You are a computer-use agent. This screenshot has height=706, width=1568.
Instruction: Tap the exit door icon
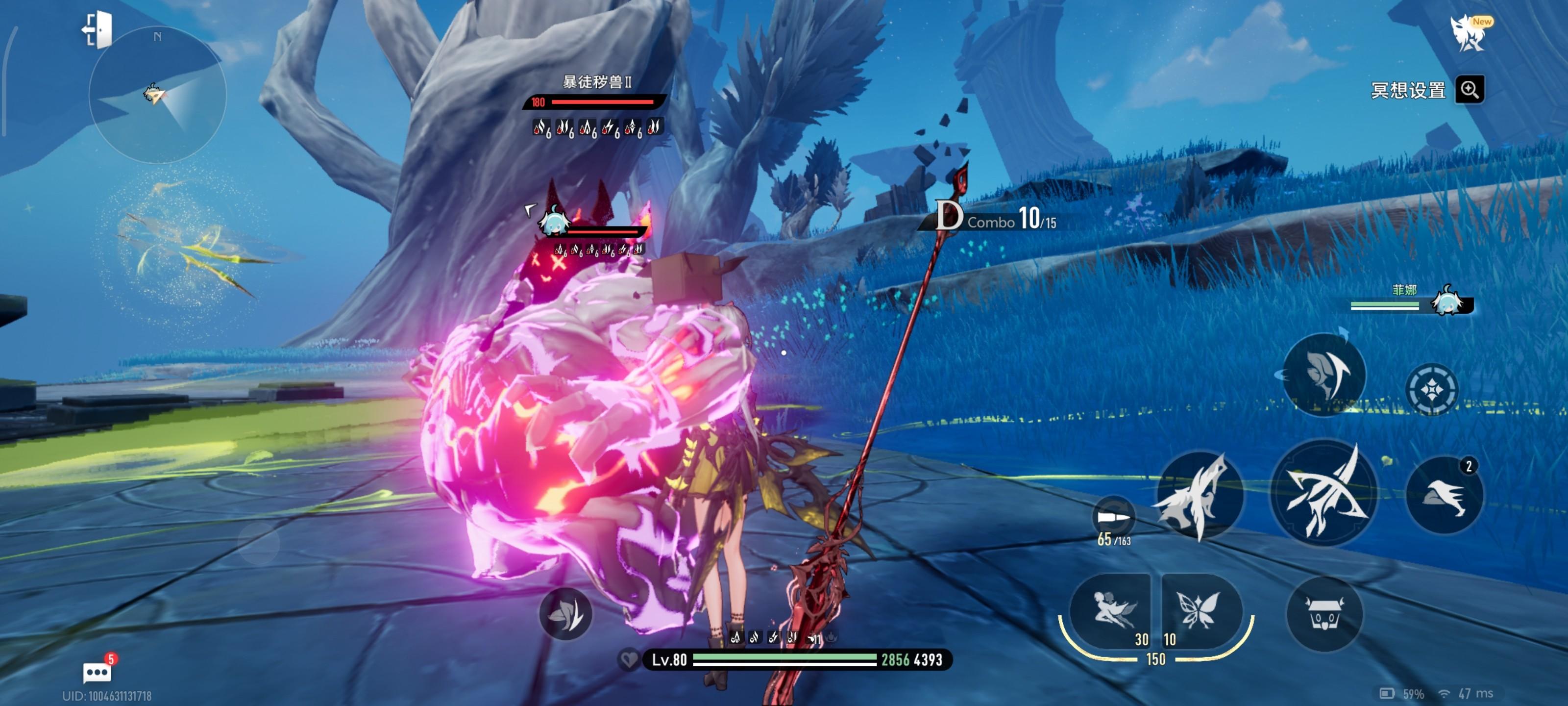[98, 29]
